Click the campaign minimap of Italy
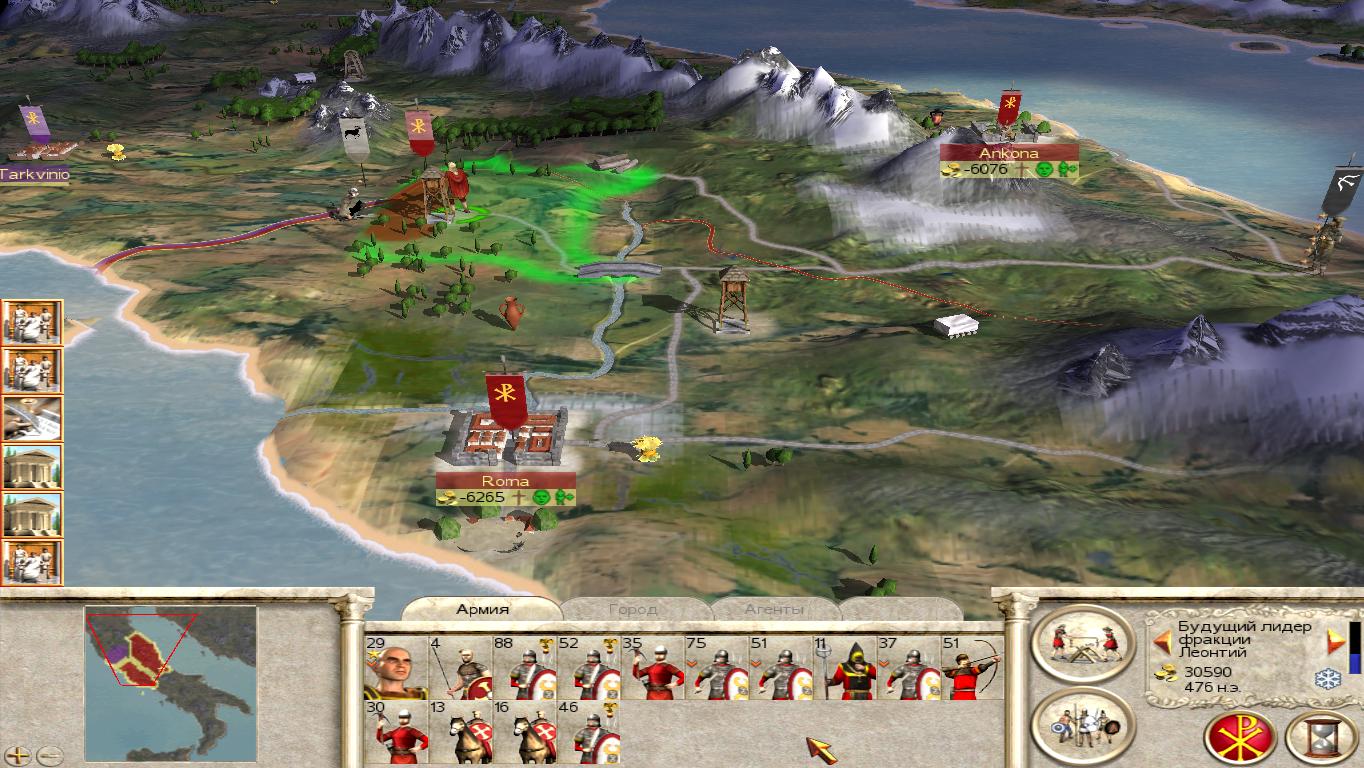The height and width of the screenshot is (768, 1364). click(x=170, y=671)
